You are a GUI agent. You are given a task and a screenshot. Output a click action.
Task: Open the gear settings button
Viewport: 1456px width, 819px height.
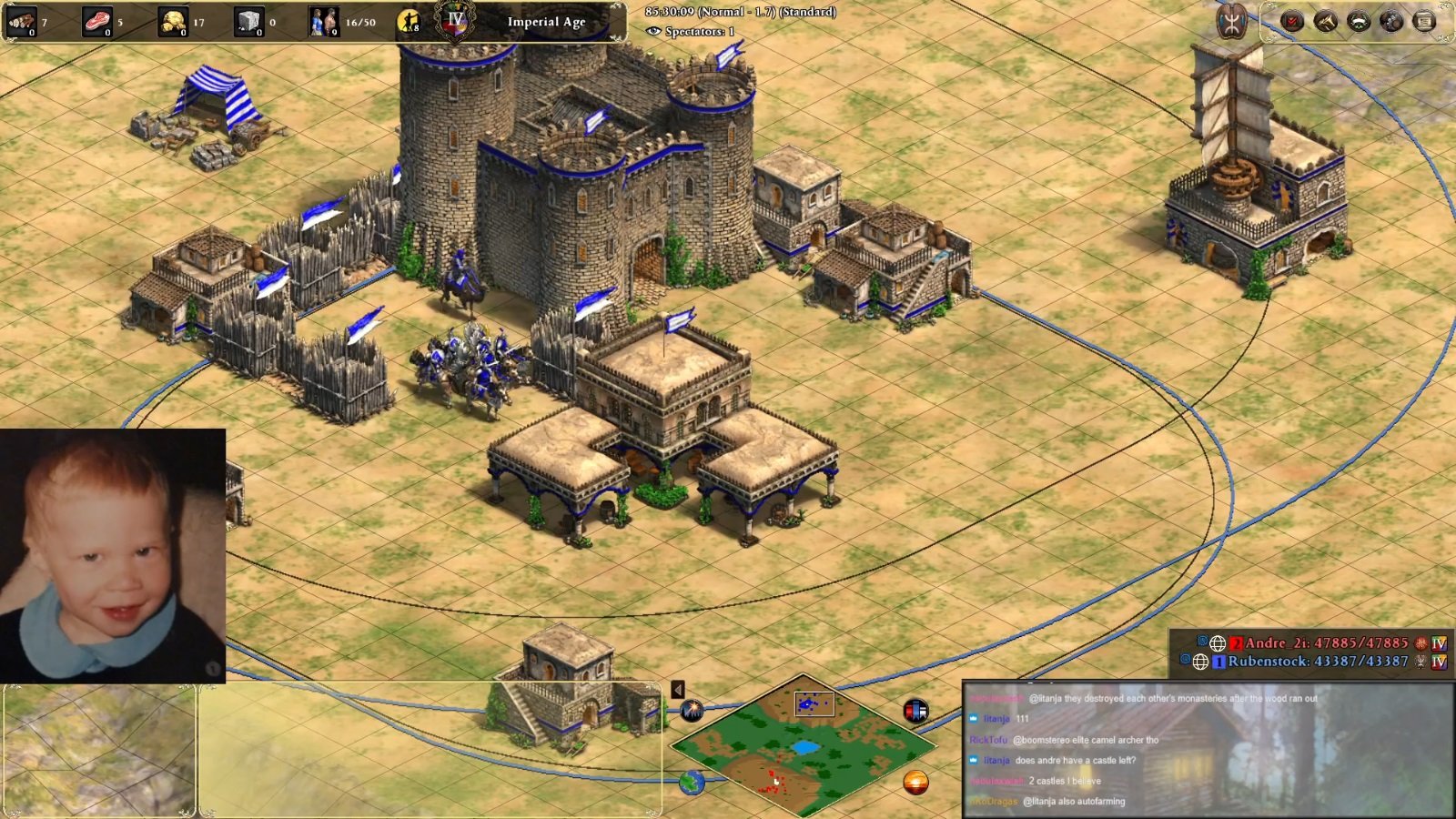pyautogui.click(x=1391, y=21)
